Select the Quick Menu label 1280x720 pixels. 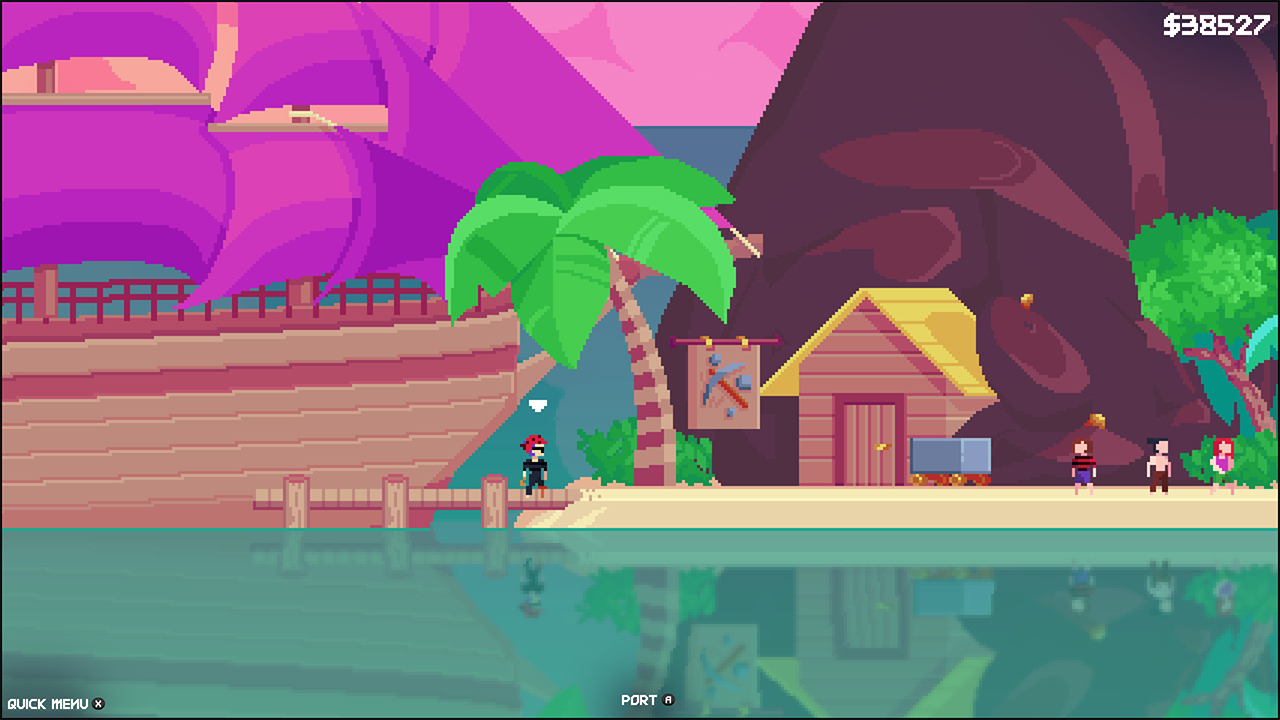pos(48,701)
